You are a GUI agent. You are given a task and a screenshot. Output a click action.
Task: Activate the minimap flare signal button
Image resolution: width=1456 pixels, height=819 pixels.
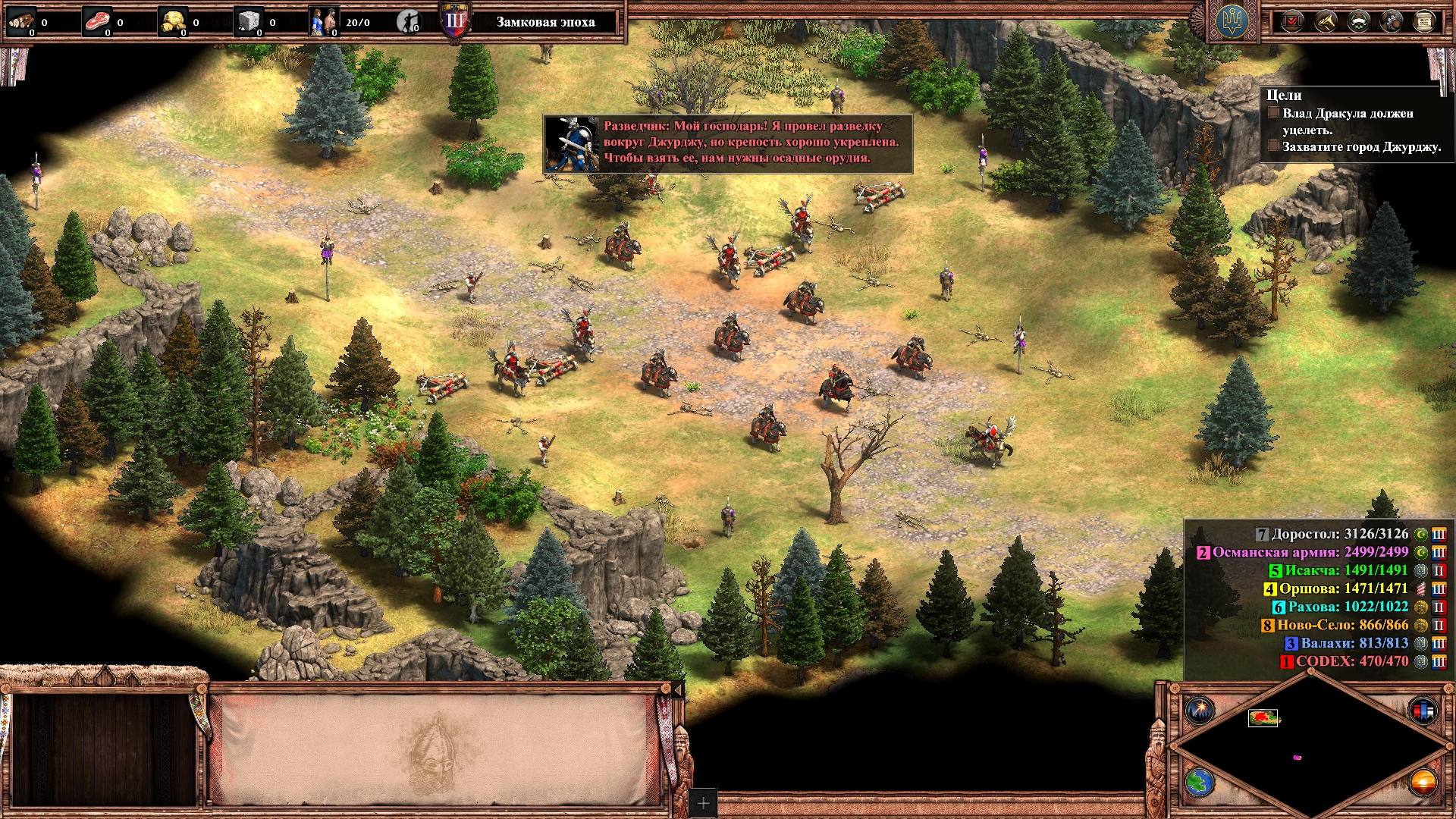click(x=1200, y=711)
